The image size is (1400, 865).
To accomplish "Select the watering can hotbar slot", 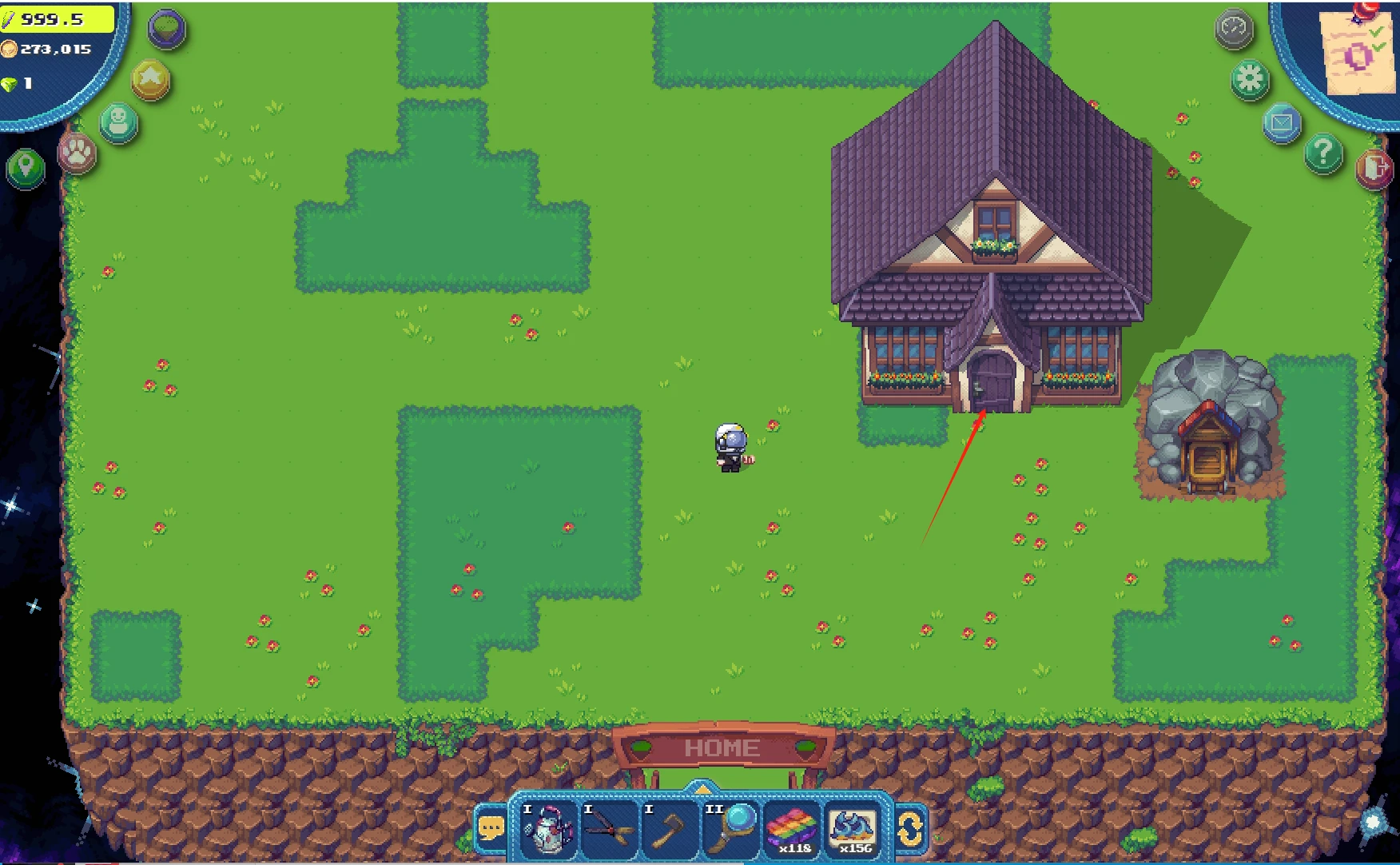I will pos(548,829).
